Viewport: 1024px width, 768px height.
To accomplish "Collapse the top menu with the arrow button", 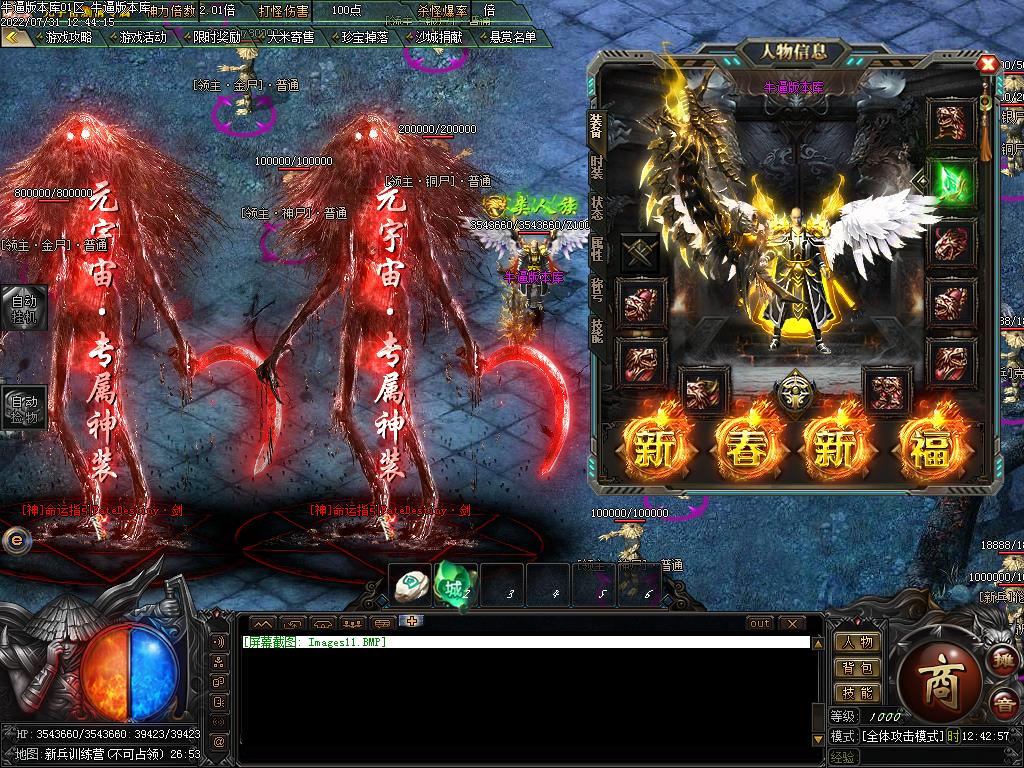I will [x=15, y=37].
